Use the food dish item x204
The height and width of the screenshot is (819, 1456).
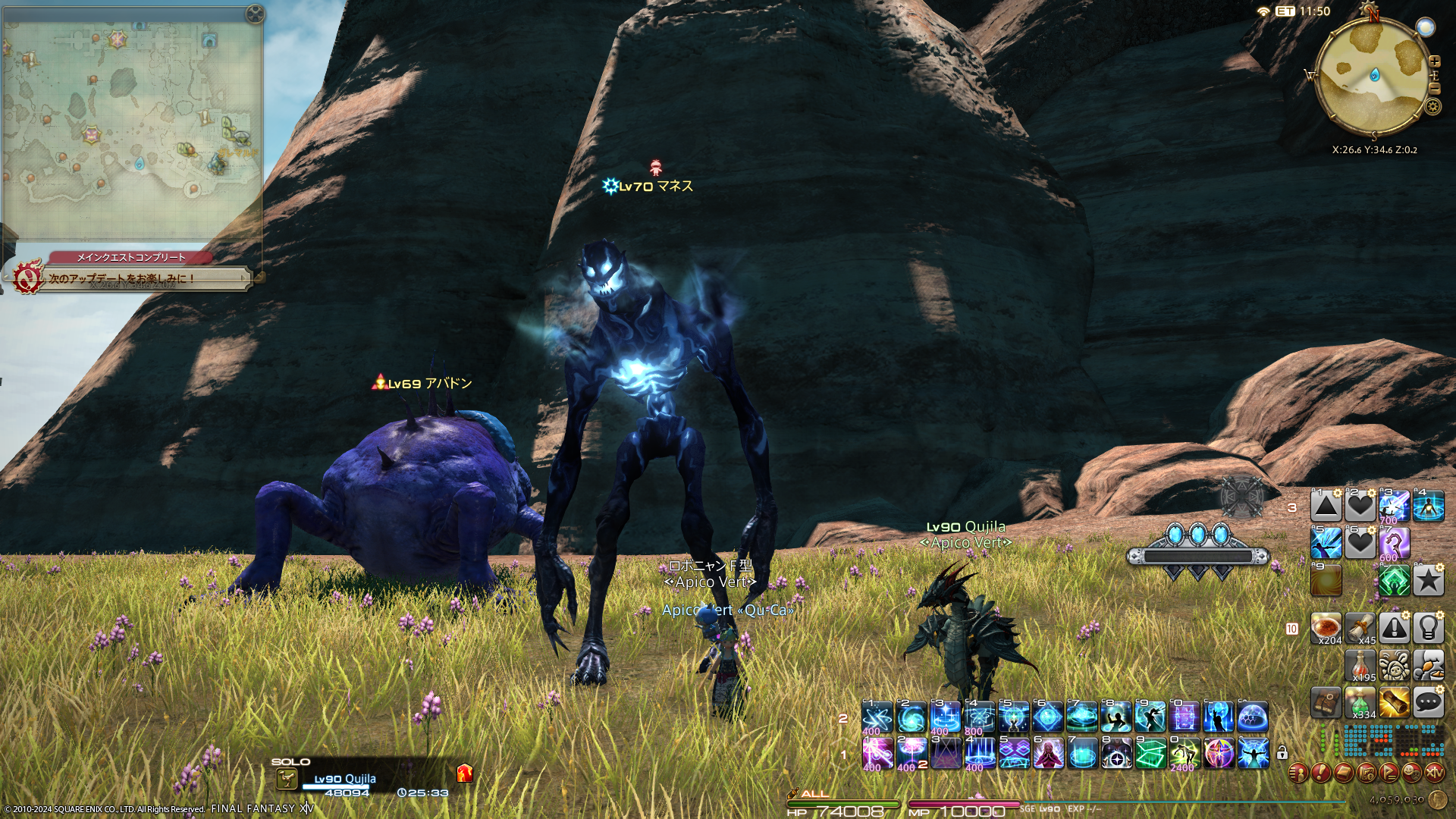[x=1326, y=628]
